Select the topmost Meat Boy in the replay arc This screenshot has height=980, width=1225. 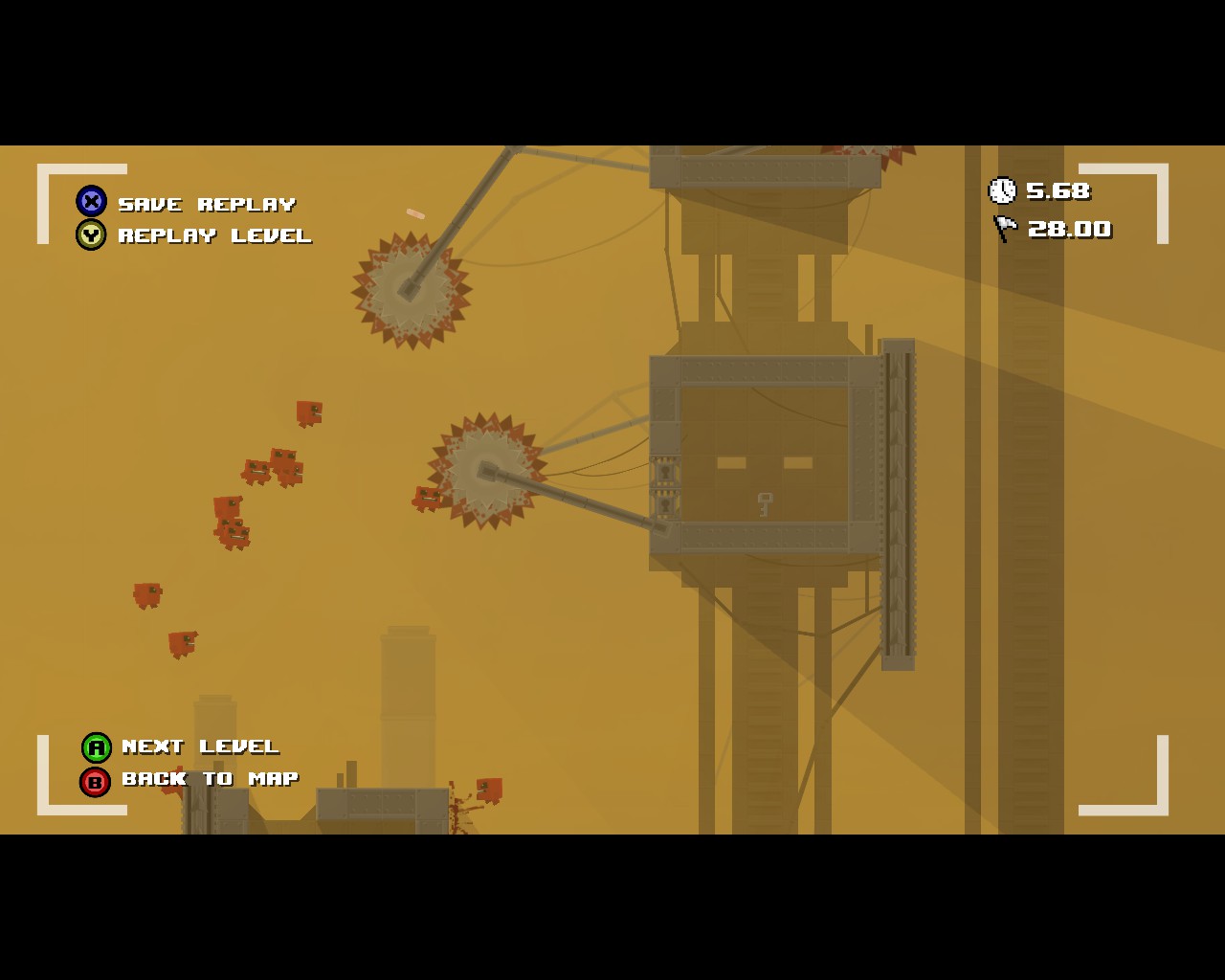click(309, 412)
